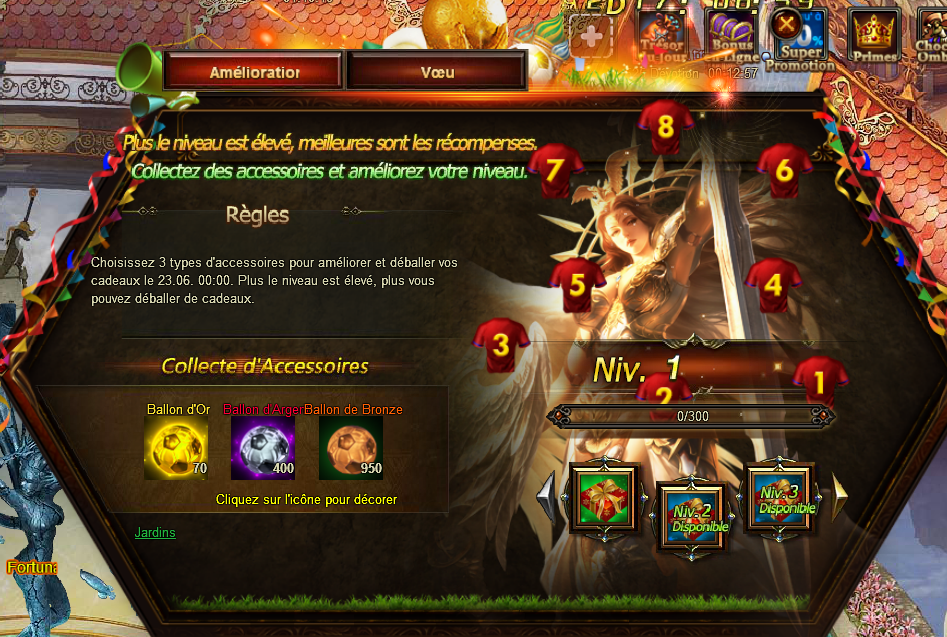Screen dimensions: 947x637
Task: Follow the Jardins link
Action: pyautogui.click(x=155, y=533)
